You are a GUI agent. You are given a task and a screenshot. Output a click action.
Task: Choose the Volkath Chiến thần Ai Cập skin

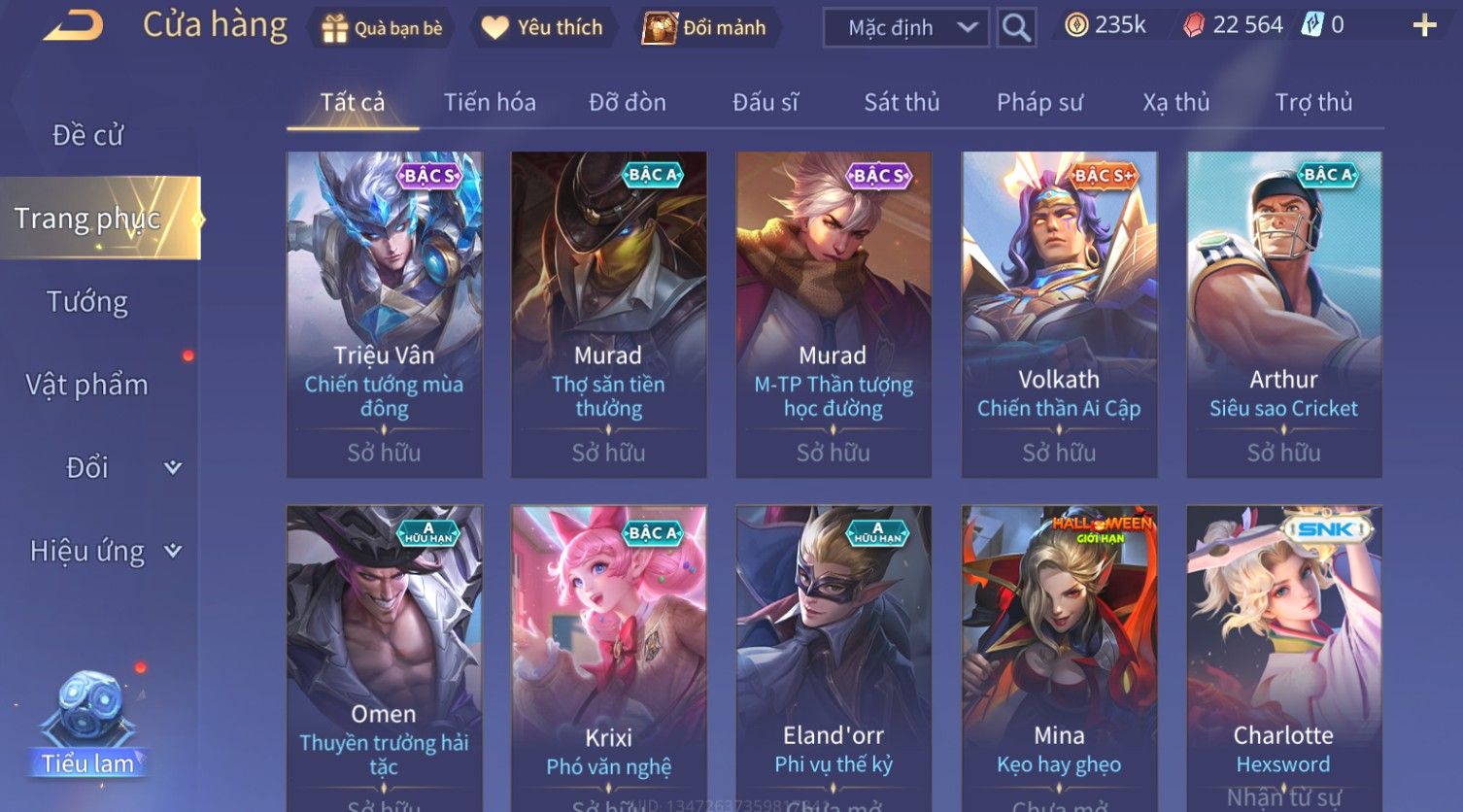pyautogui.click(x=1059, y=313)
